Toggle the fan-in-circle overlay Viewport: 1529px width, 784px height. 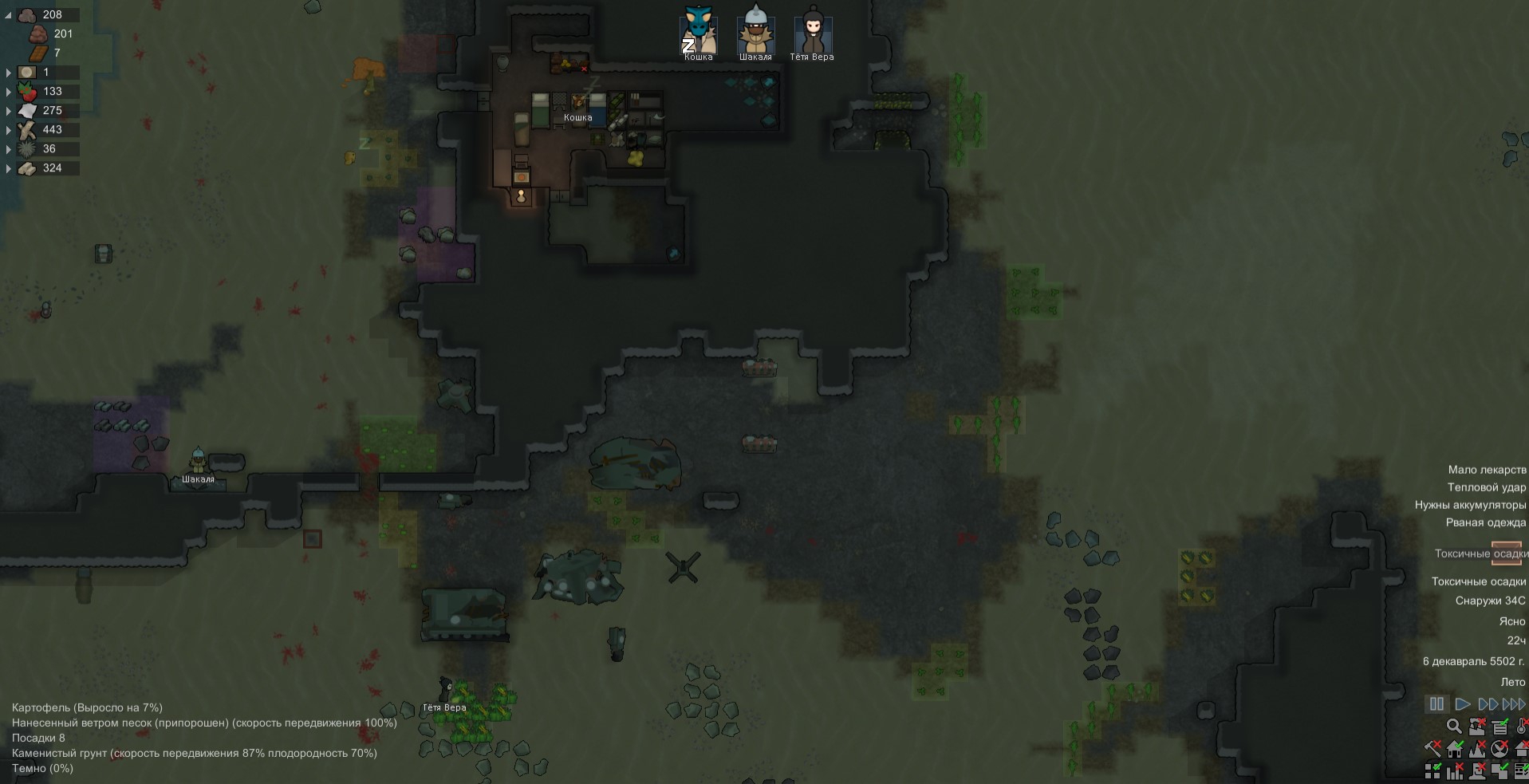tap(1499, 749)
